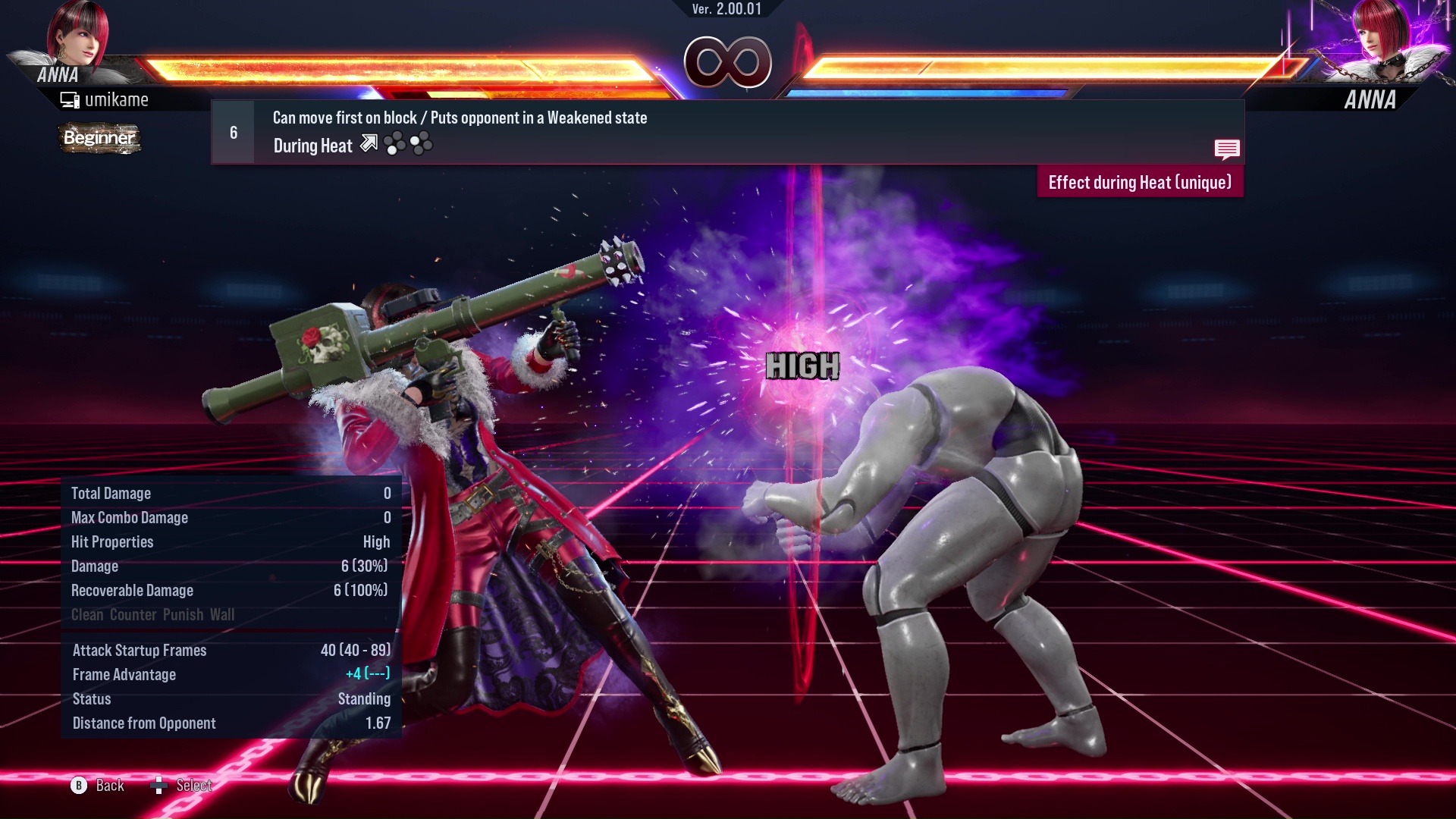Select move number 6 in the list
This screenshot has width=1456, height=819.
point(232,131)
